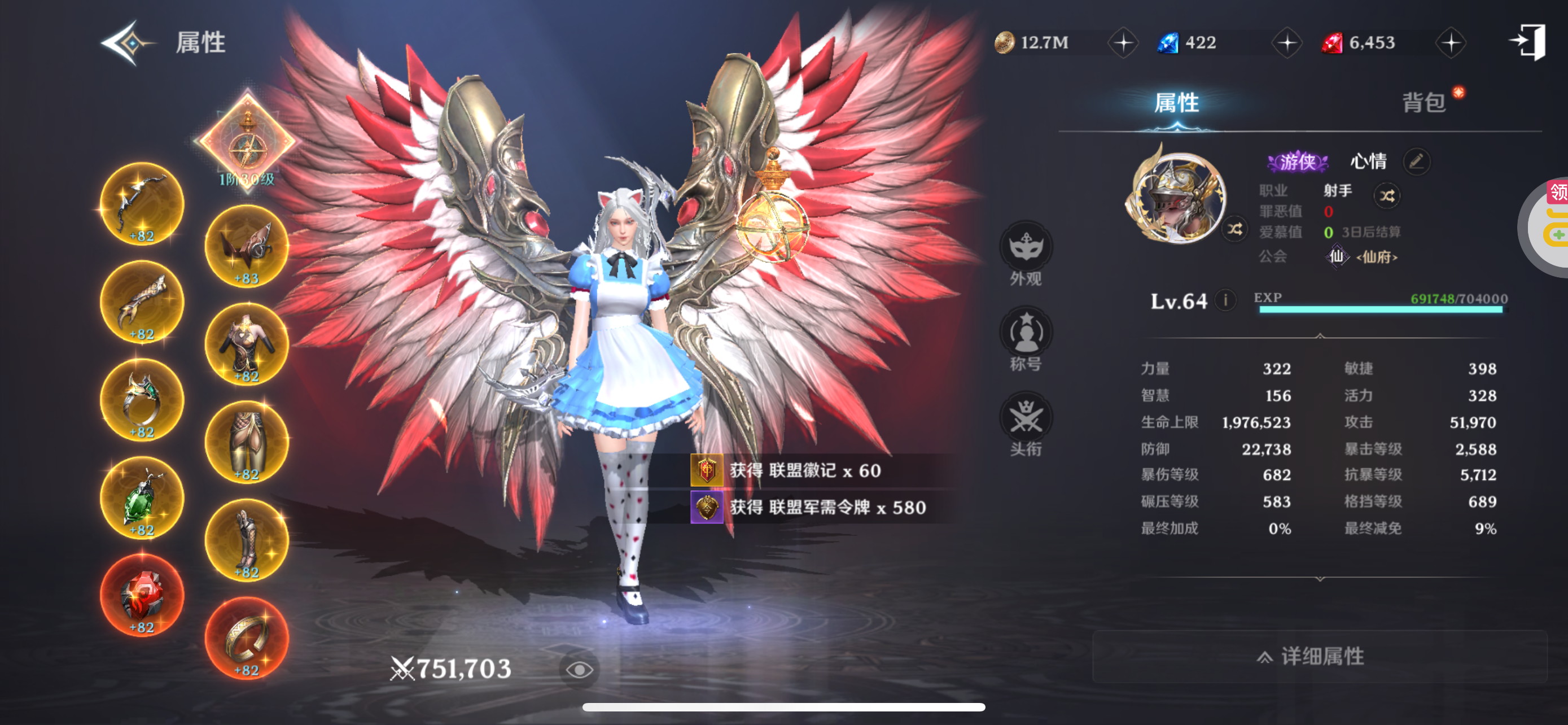
Task: Select the bow weapon equipment slot
Action: [x=142, y=204]
